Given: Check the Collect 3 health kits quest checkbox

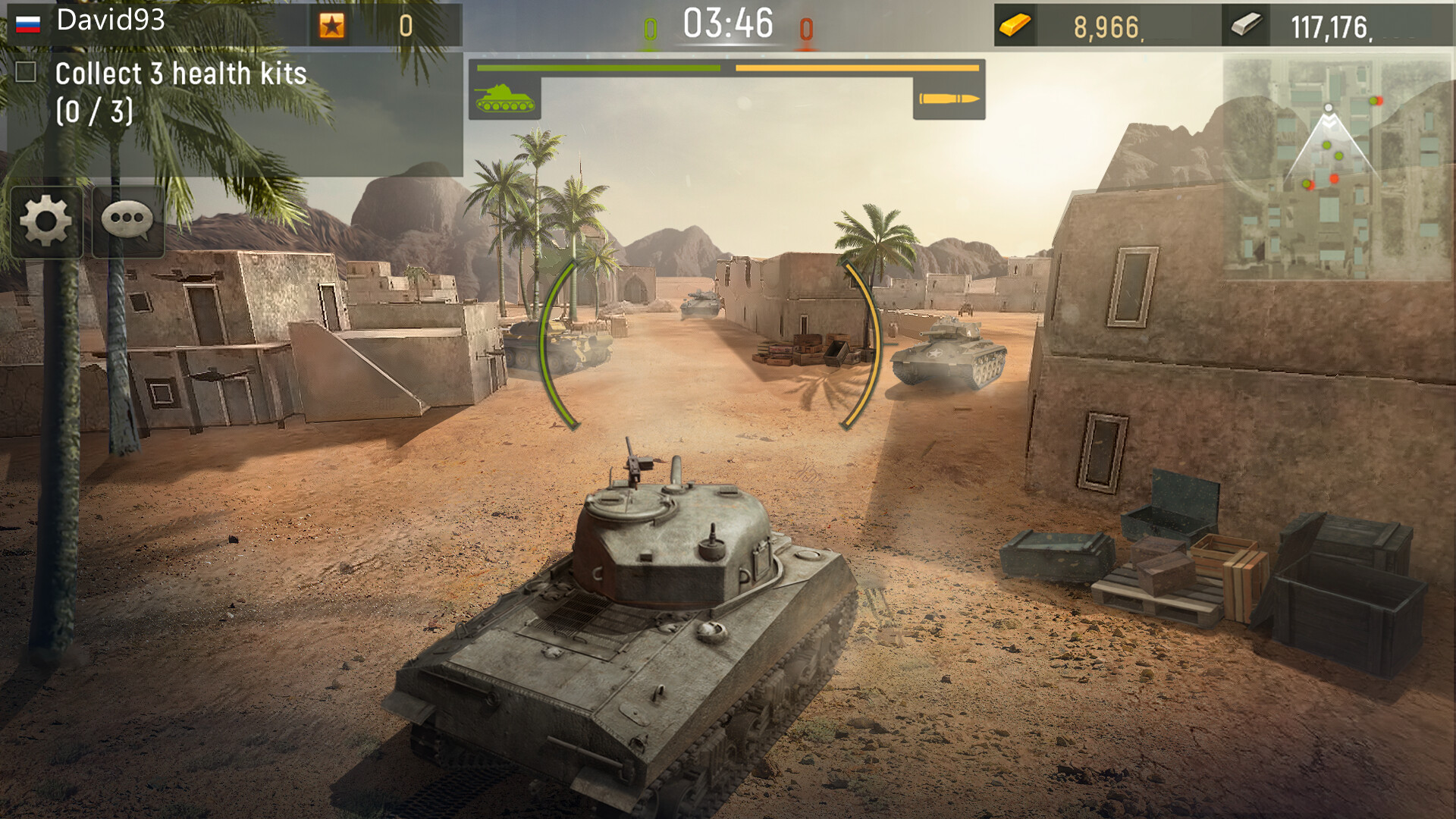Looking at the screenshot, I should coord(27,72).
